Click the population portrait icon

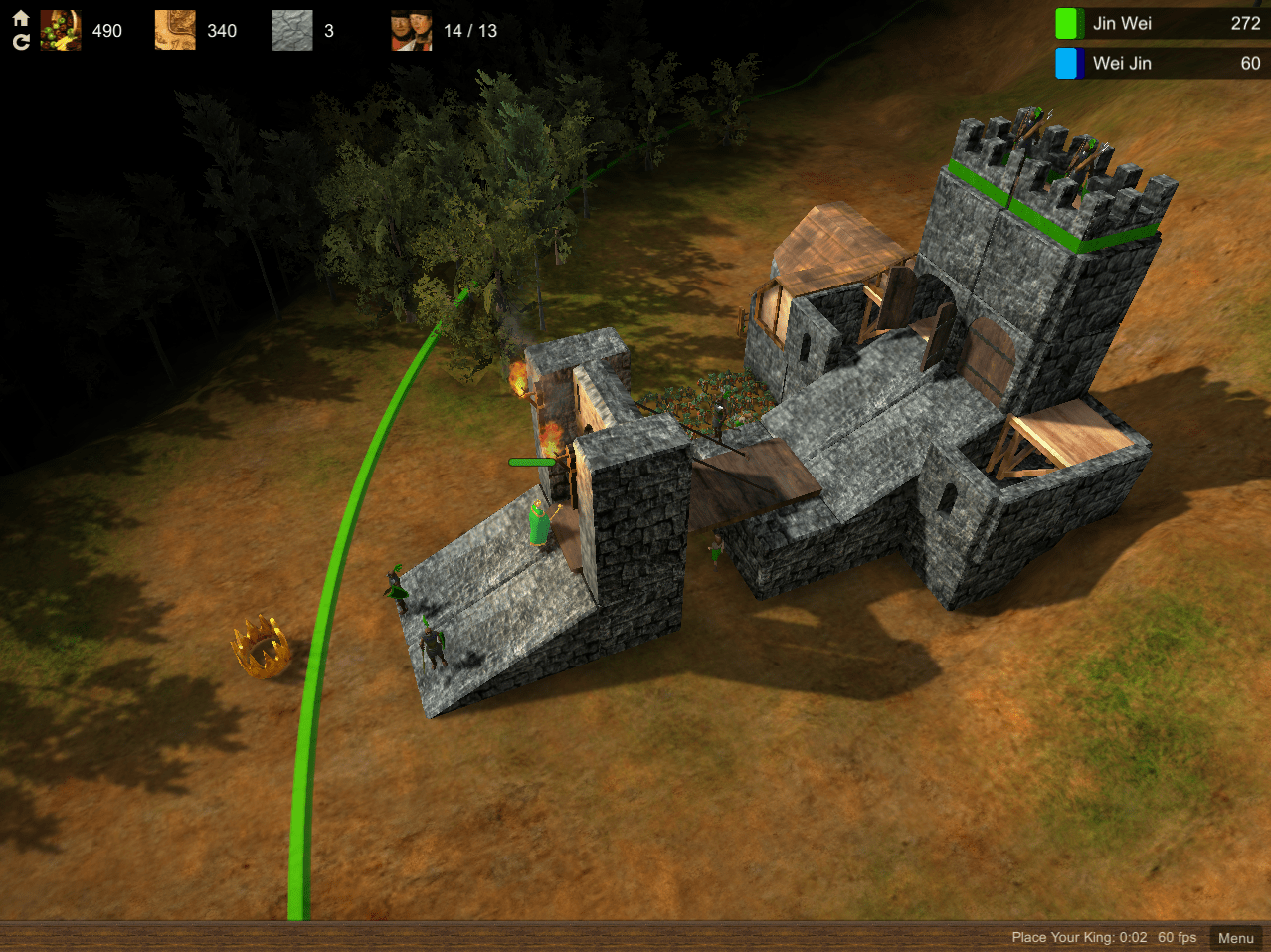pos(412,31)
